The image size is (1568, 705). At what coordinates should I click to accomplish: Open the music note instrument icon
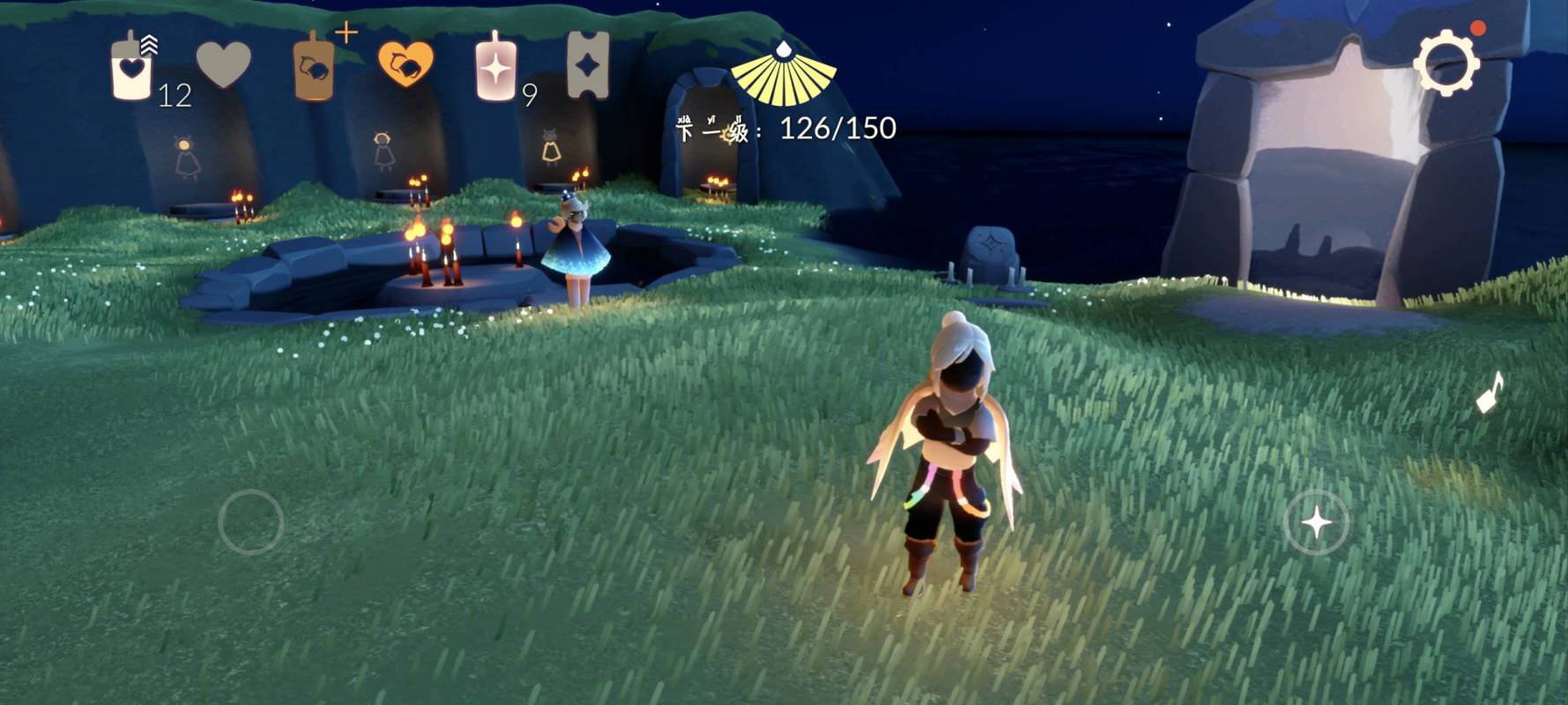(x=1490, y=393)
